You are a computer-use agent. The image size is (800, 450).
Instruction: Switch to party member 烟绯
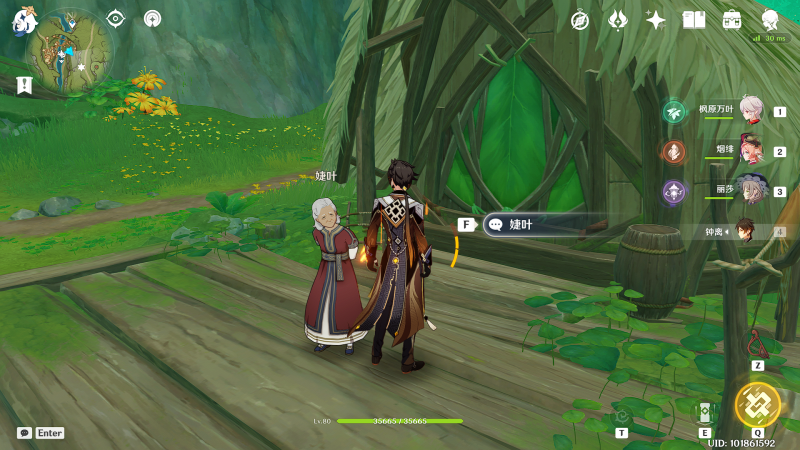click(x=750, y=151)
